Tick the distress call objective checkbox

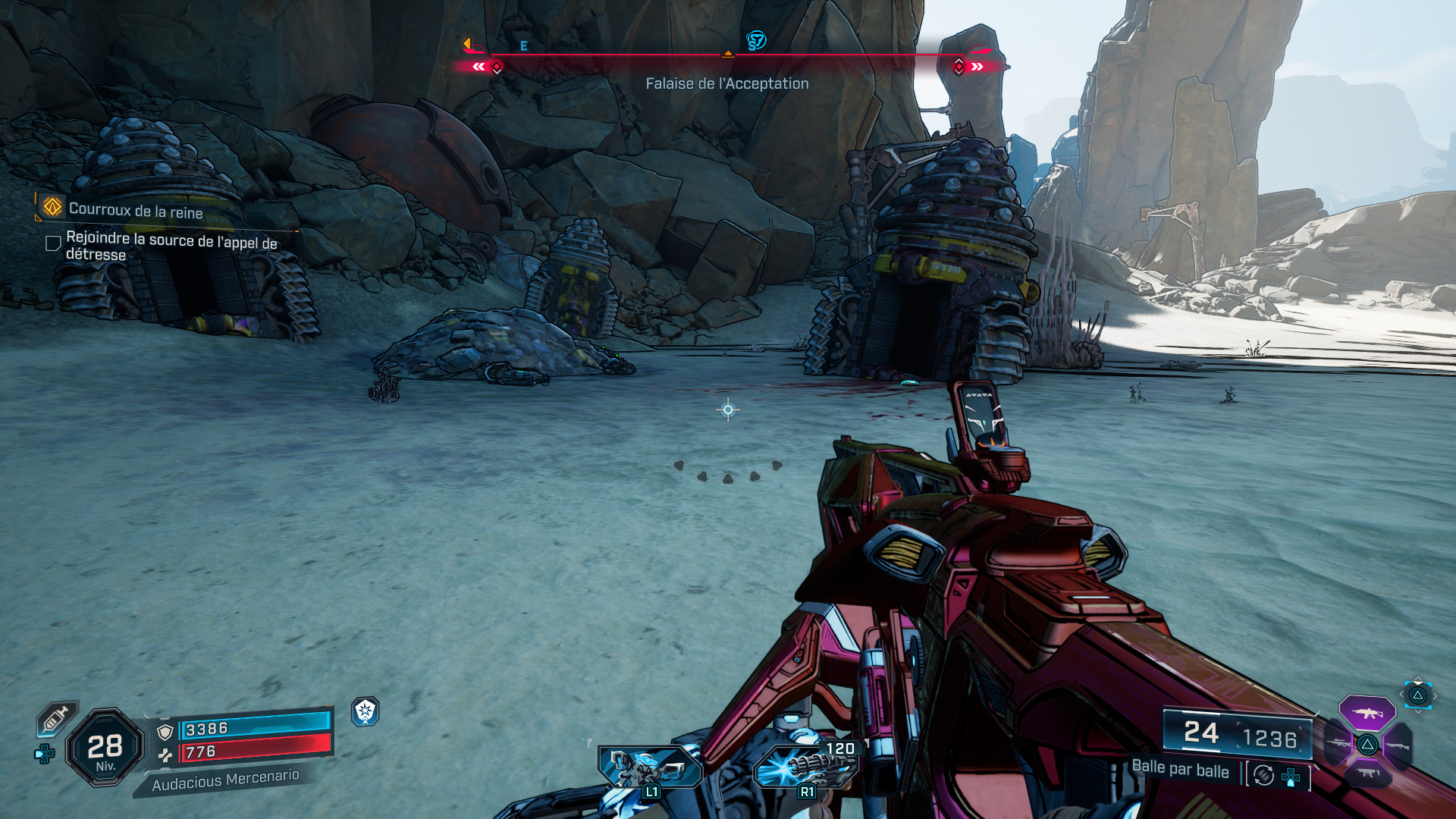[x=53, y=243]
